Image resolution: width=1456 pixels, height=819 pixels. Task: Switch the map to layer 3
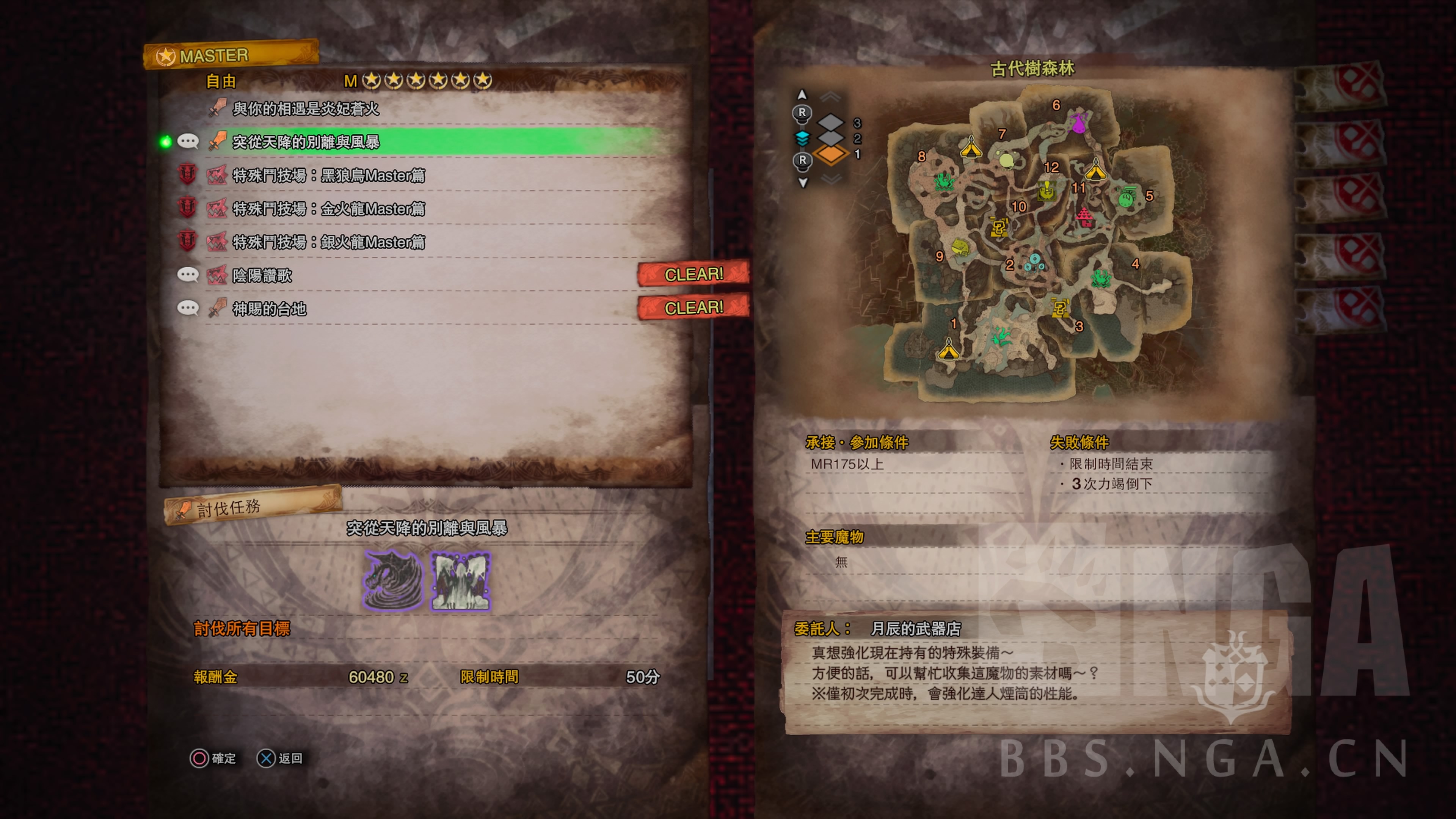click(831, 122)
